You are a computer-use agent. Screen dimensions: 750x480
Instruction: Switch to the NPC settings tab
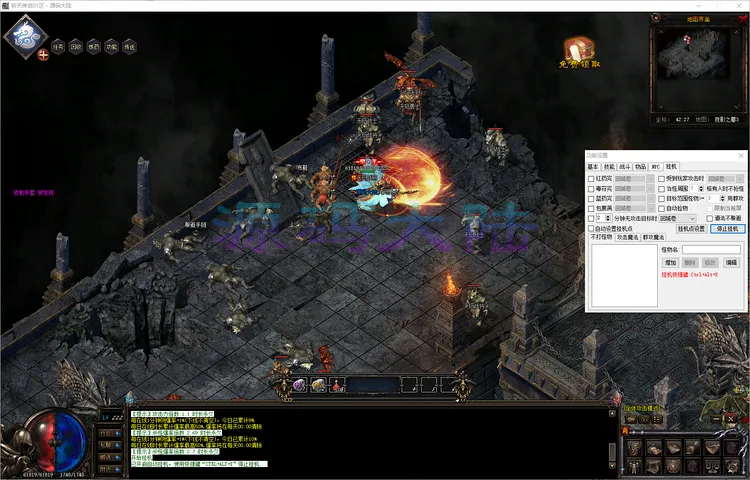(x=657, y=166)
